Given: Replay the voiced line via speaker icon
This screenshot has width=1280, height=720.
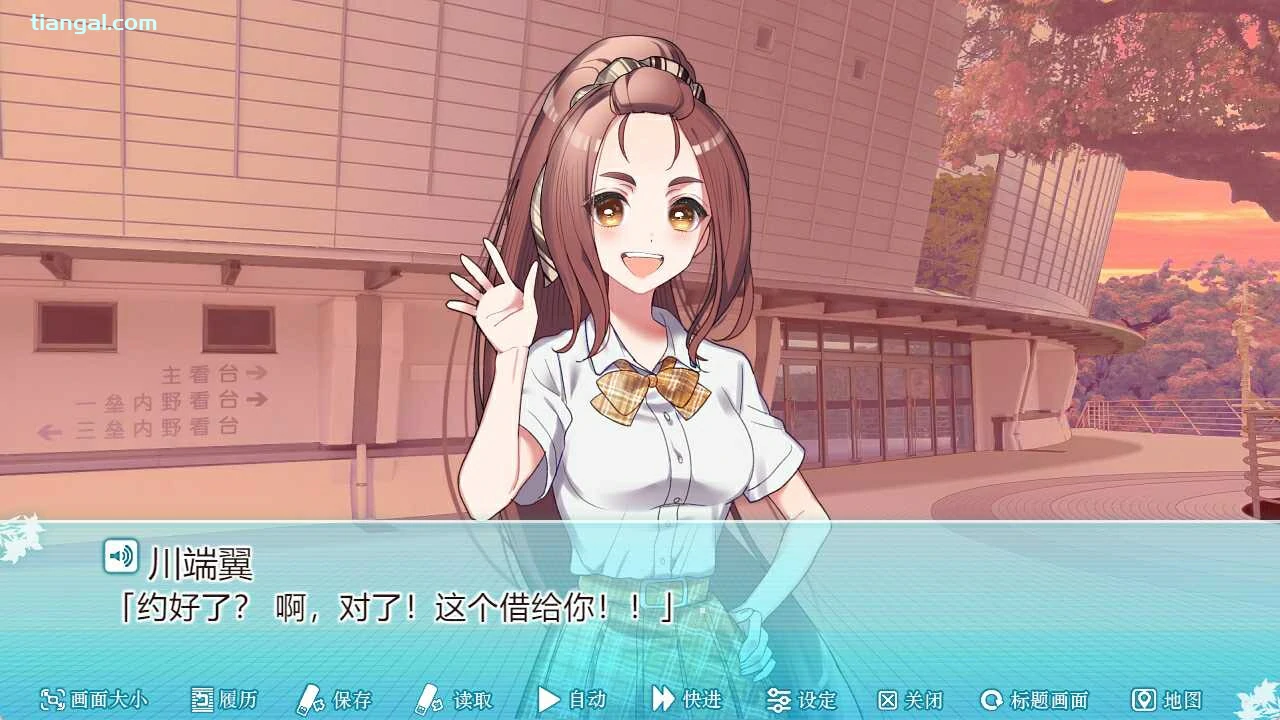Looking at the screenshot, I should [x=121, y=556].
